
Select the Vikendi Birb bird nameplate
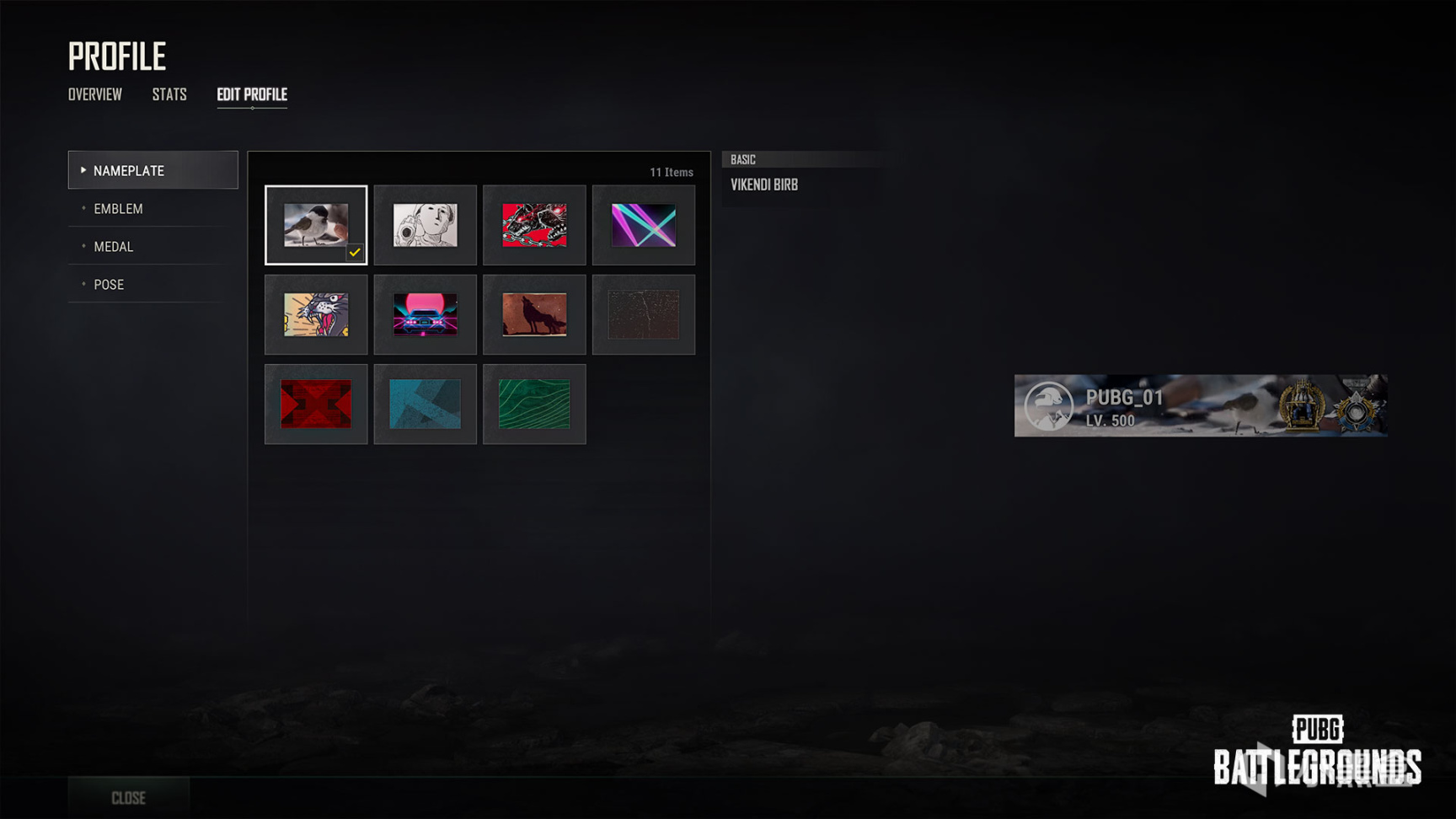tap(316, 225)
